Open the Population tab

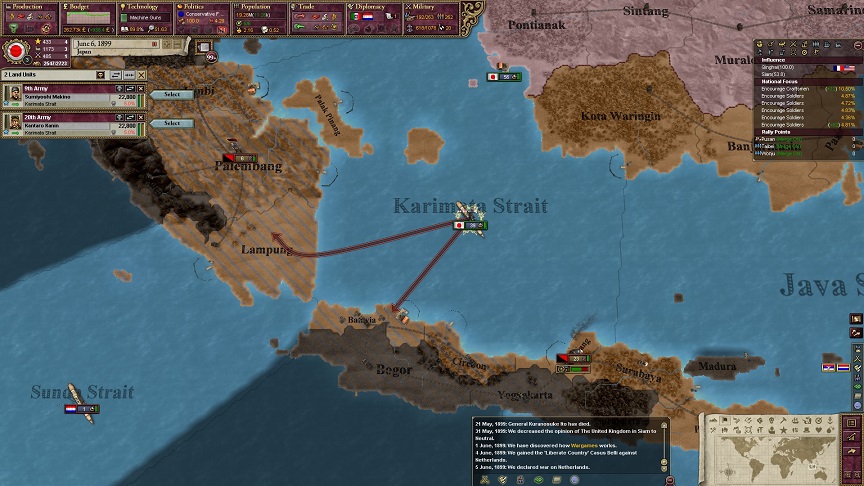pos(259,6)
